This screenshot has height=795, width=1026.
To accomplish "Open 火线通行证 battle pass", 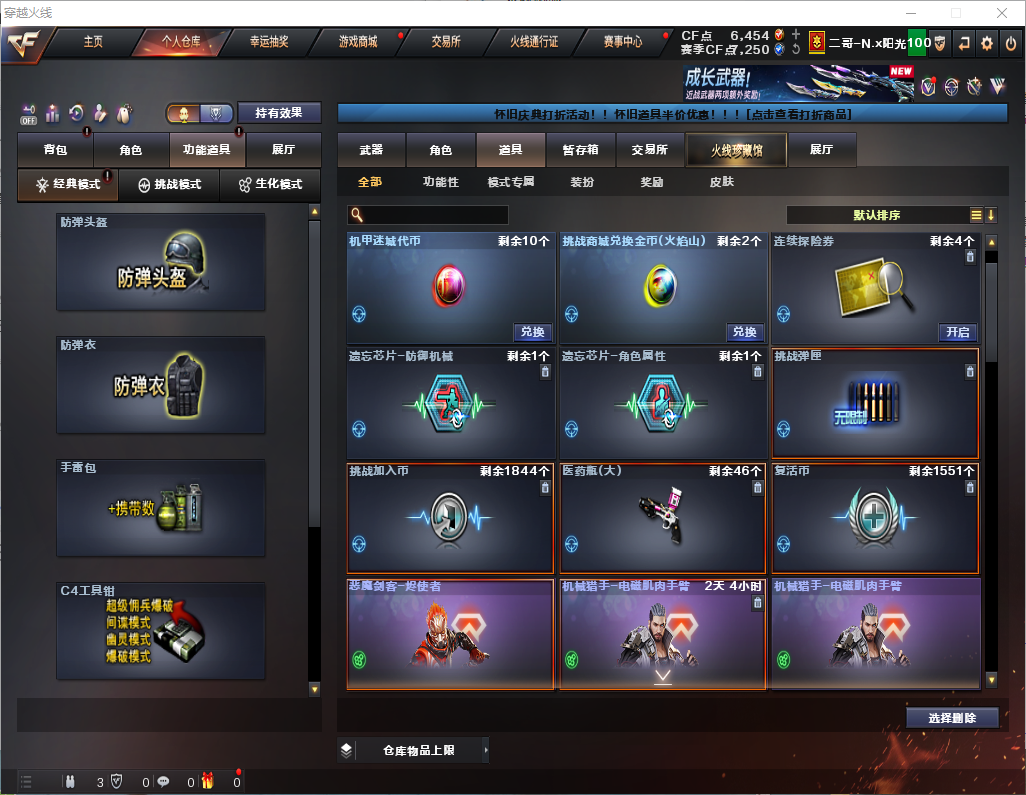I will point(534,42).
